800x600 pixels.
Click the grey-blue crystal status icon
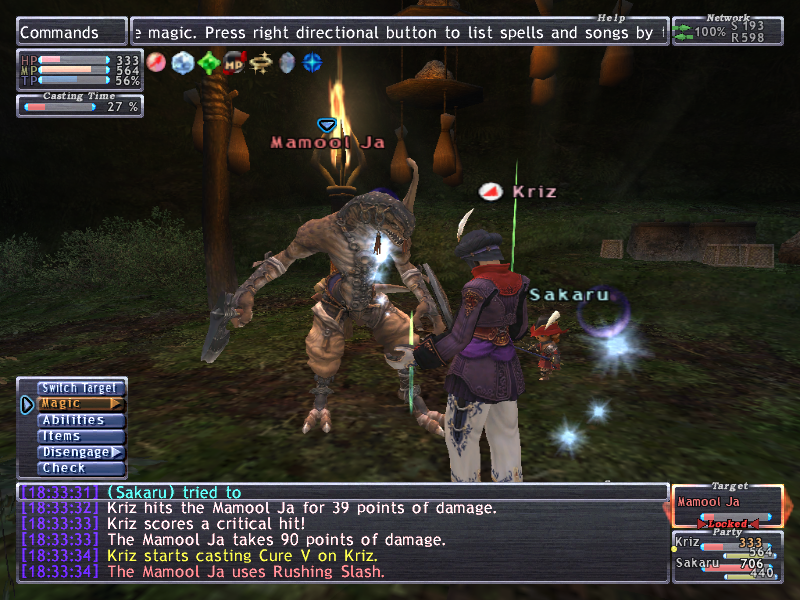[x=287, y=63]
